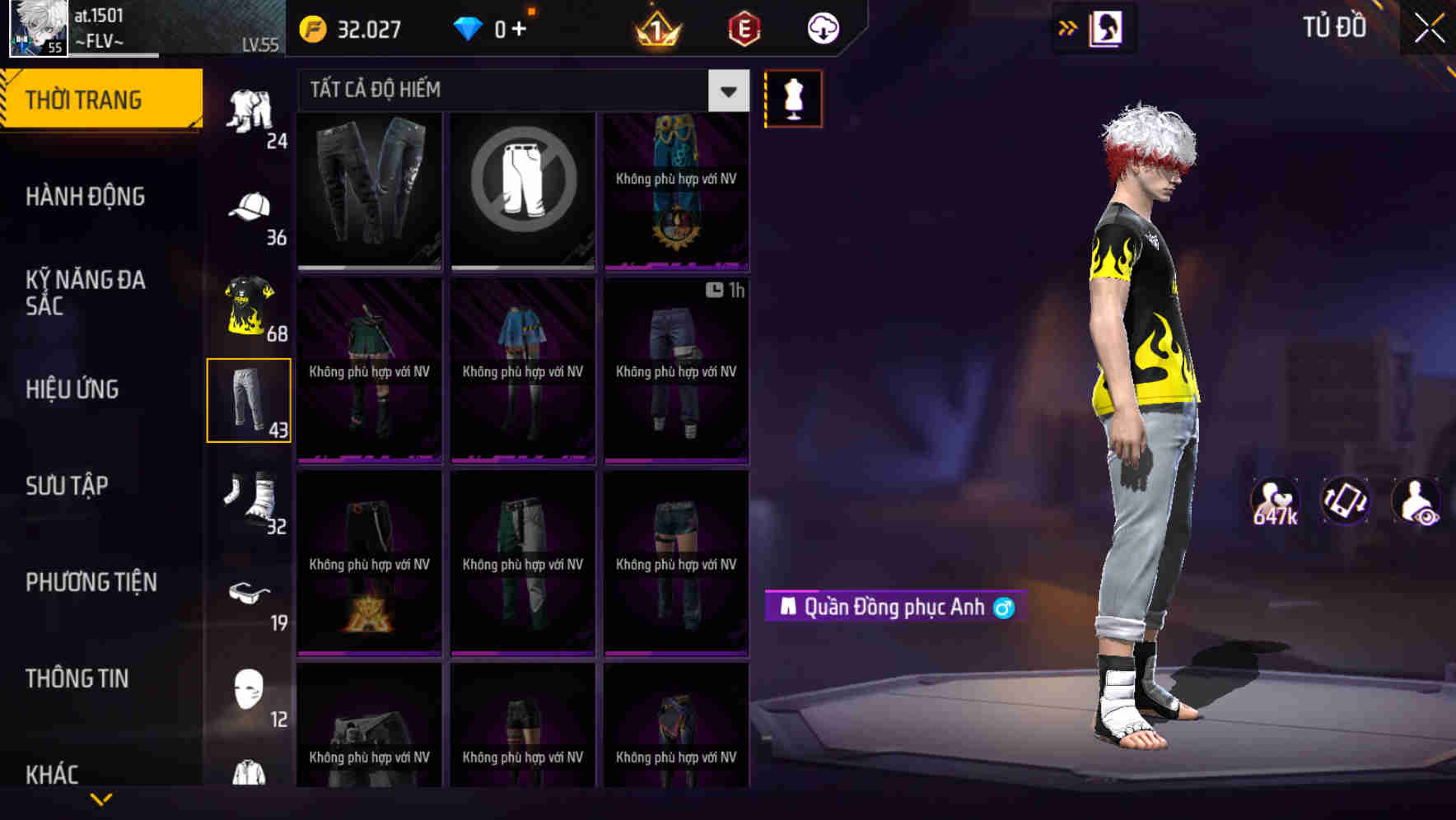Toggle the character card icon near top right
The width and height of the screenshot is (1456, 820).
point(1105,27)
